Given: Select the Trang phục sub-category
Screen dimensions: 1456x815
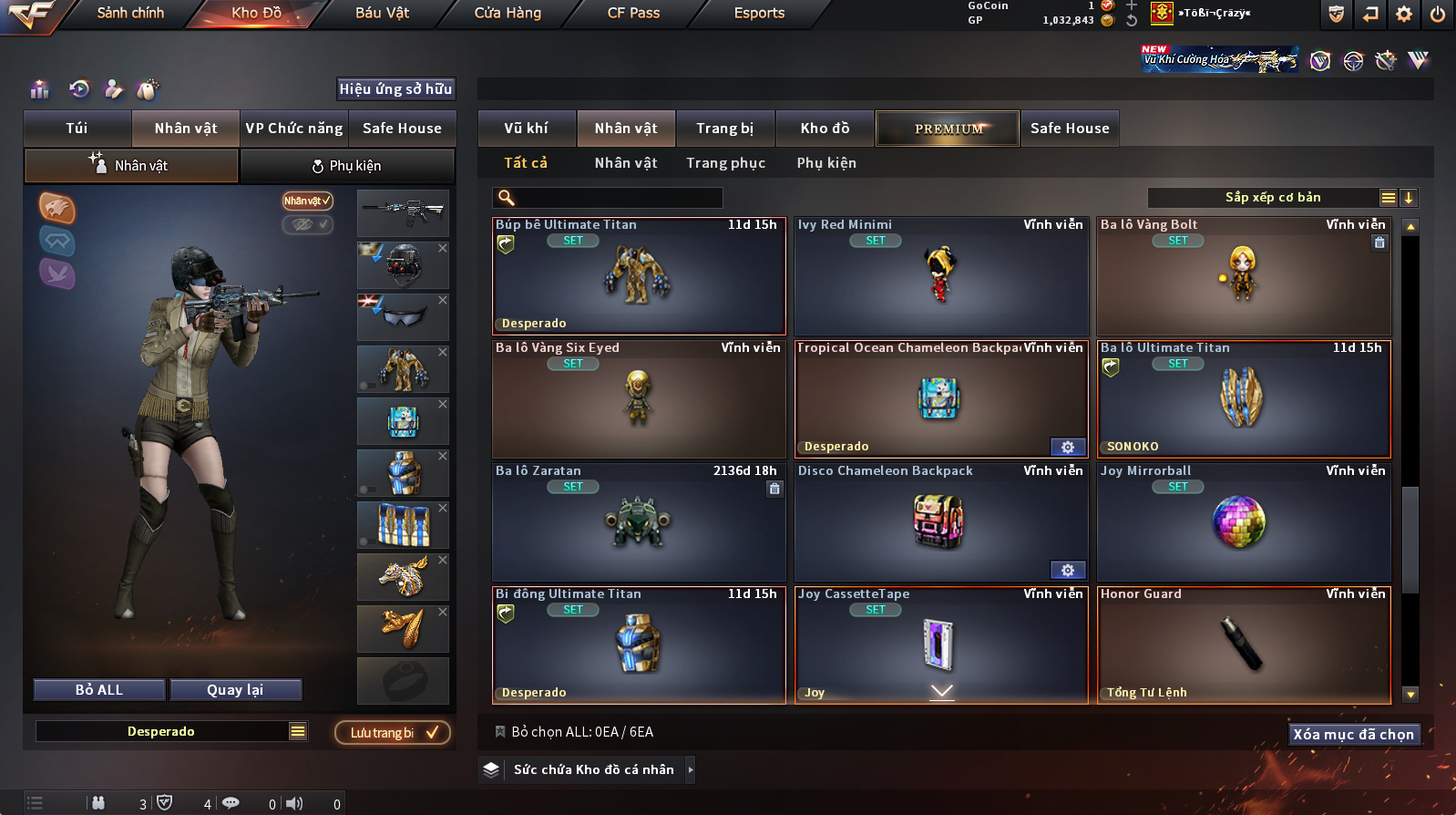Looking at the screenshot, I should pos(725,163).
